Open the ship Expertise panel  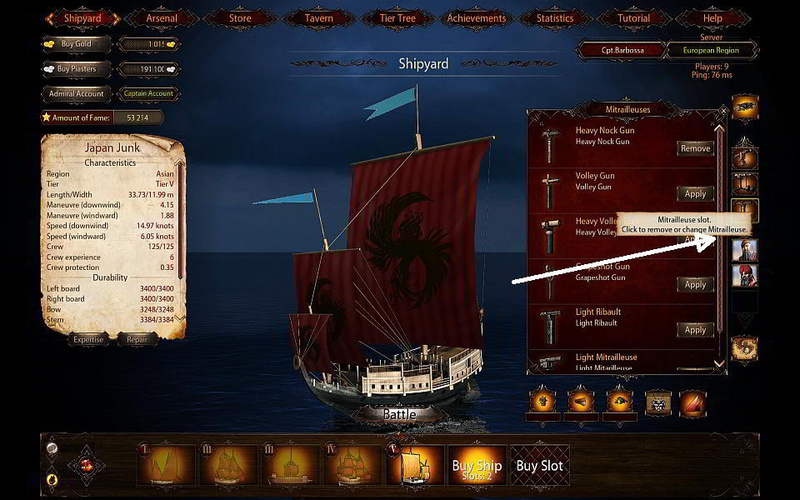[87, 340]
